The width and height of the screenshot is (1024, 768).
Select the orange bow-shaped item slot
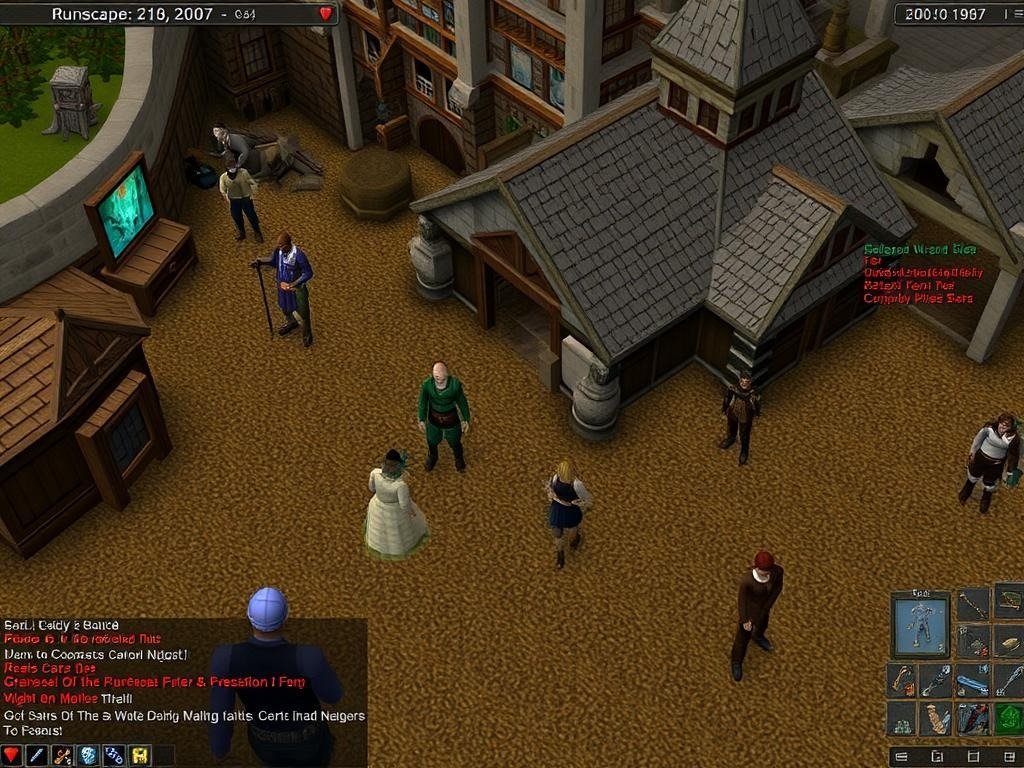click(x=902, y=681)
